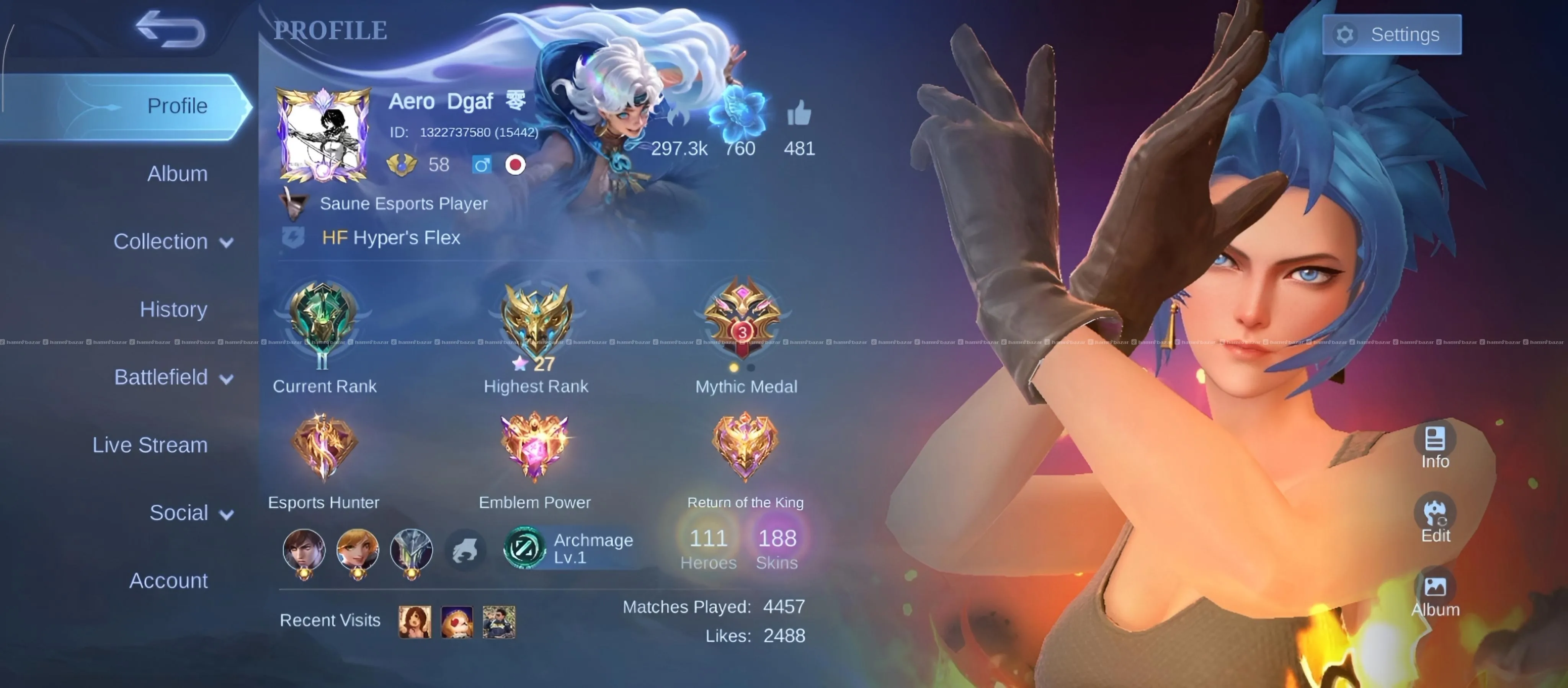The width and height of the screenshot is (1568, 688).
Task: Click the Edit button
Action: (1435, 520)
